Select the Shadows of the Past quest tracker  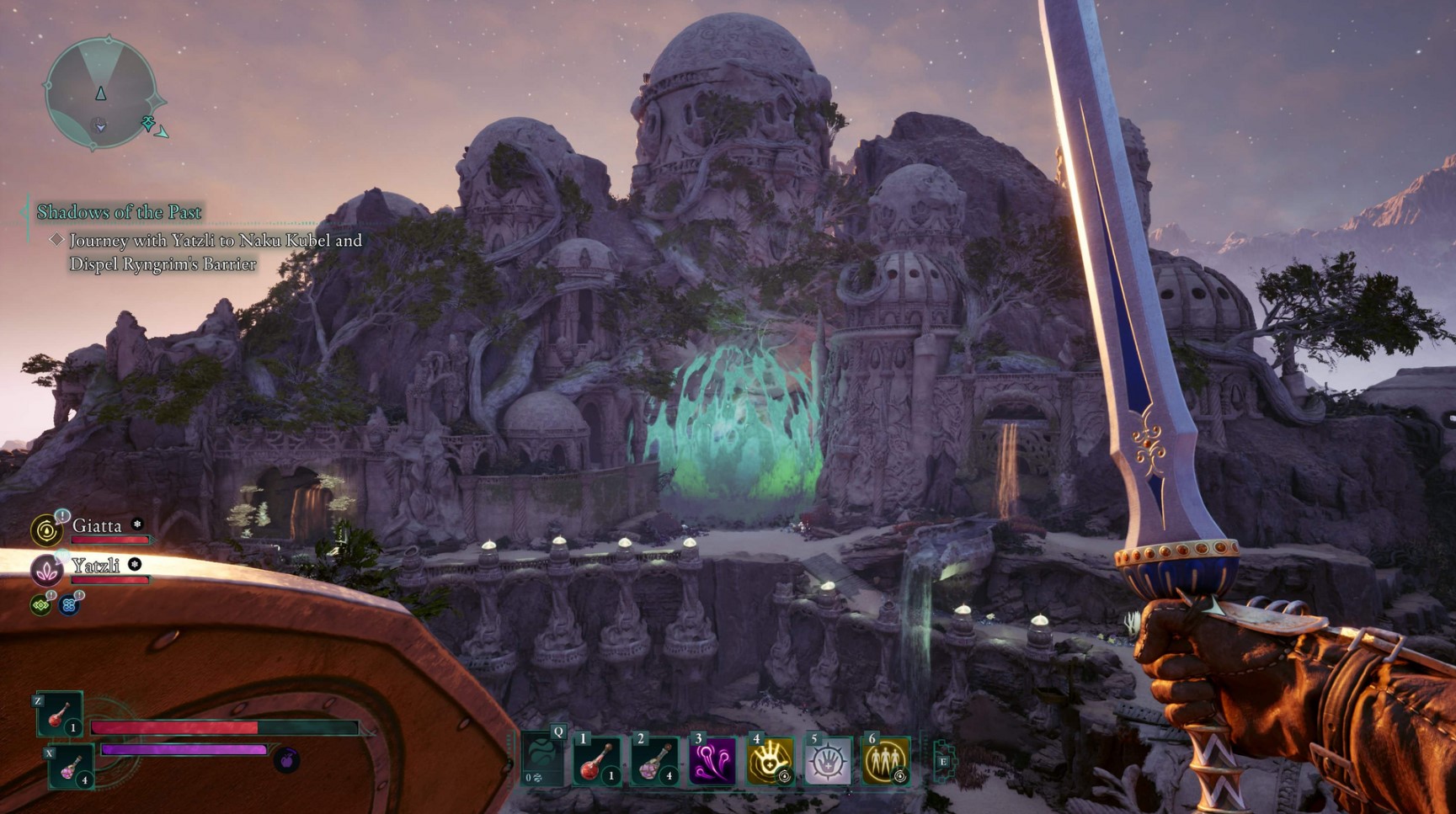(119, 212)
